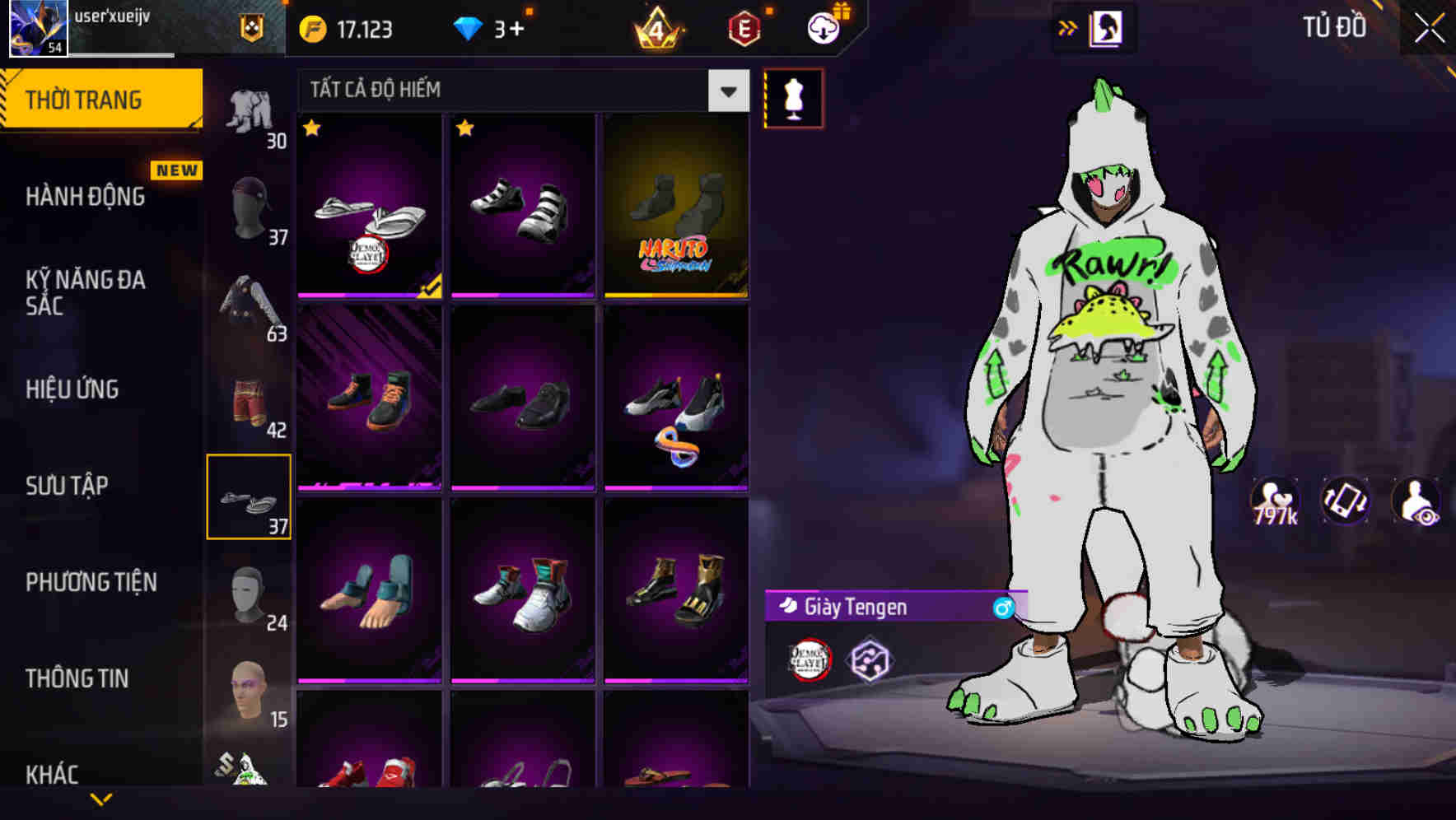
Task: Select the Naruto Shippuden shoes thumbnail
Action: (x=675, y=206)
